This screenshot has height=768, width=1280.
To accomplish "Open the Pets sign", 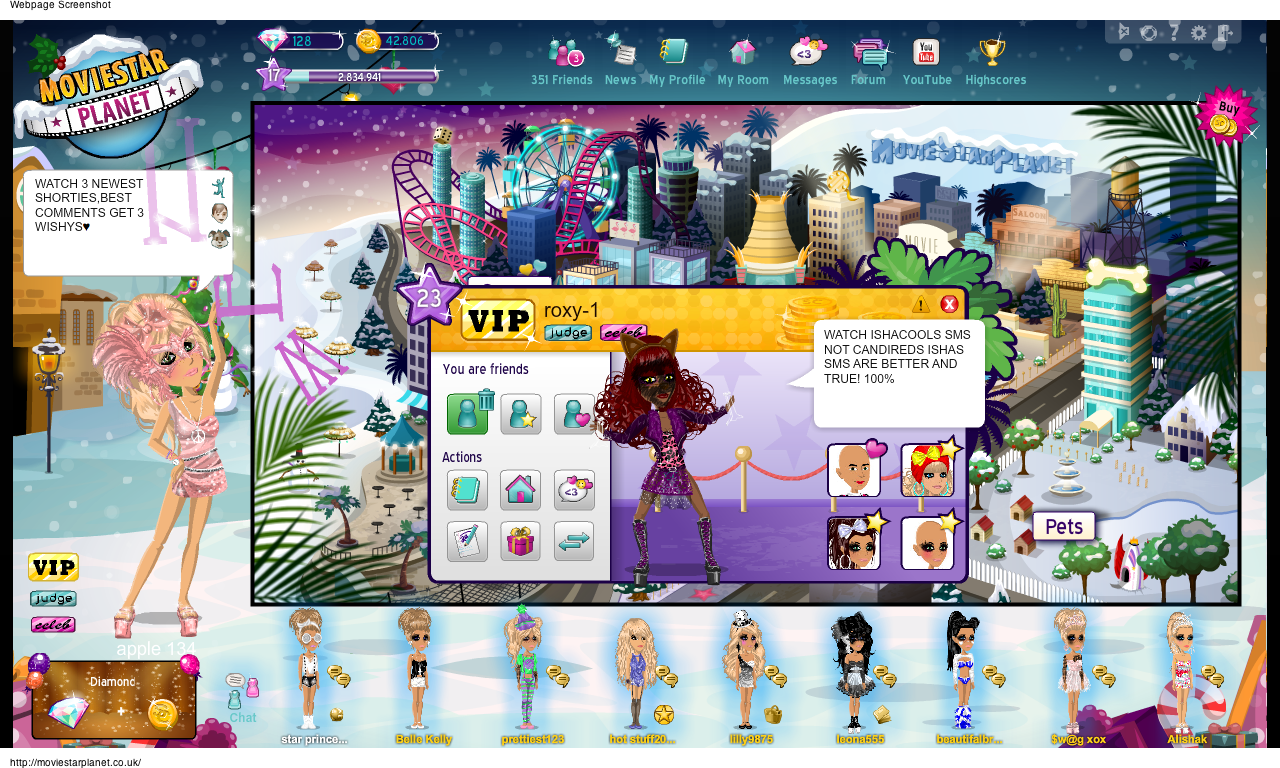I will (x=1063, y=526).
